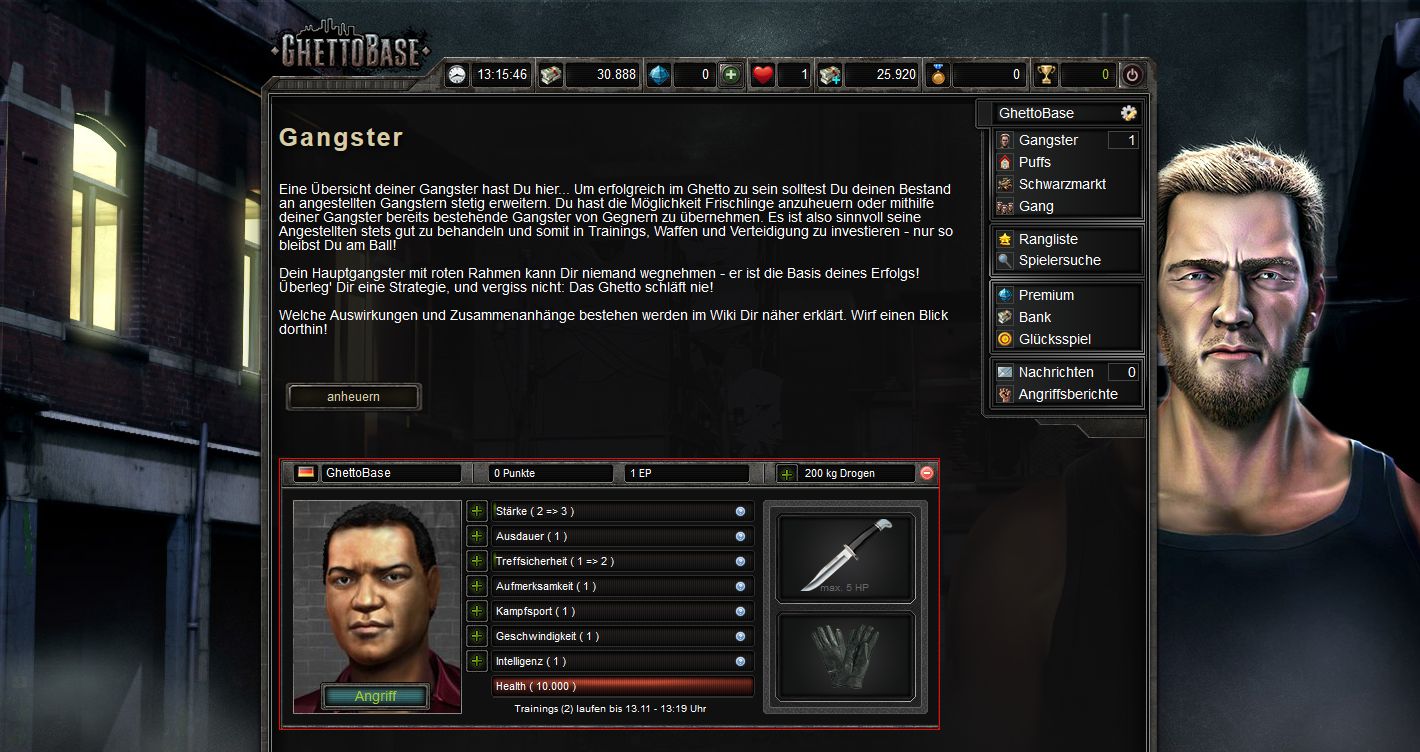The width and height of the screenshot is (1420, 752).
Task: Add diamonds with the green plus button
Action: 731,75
